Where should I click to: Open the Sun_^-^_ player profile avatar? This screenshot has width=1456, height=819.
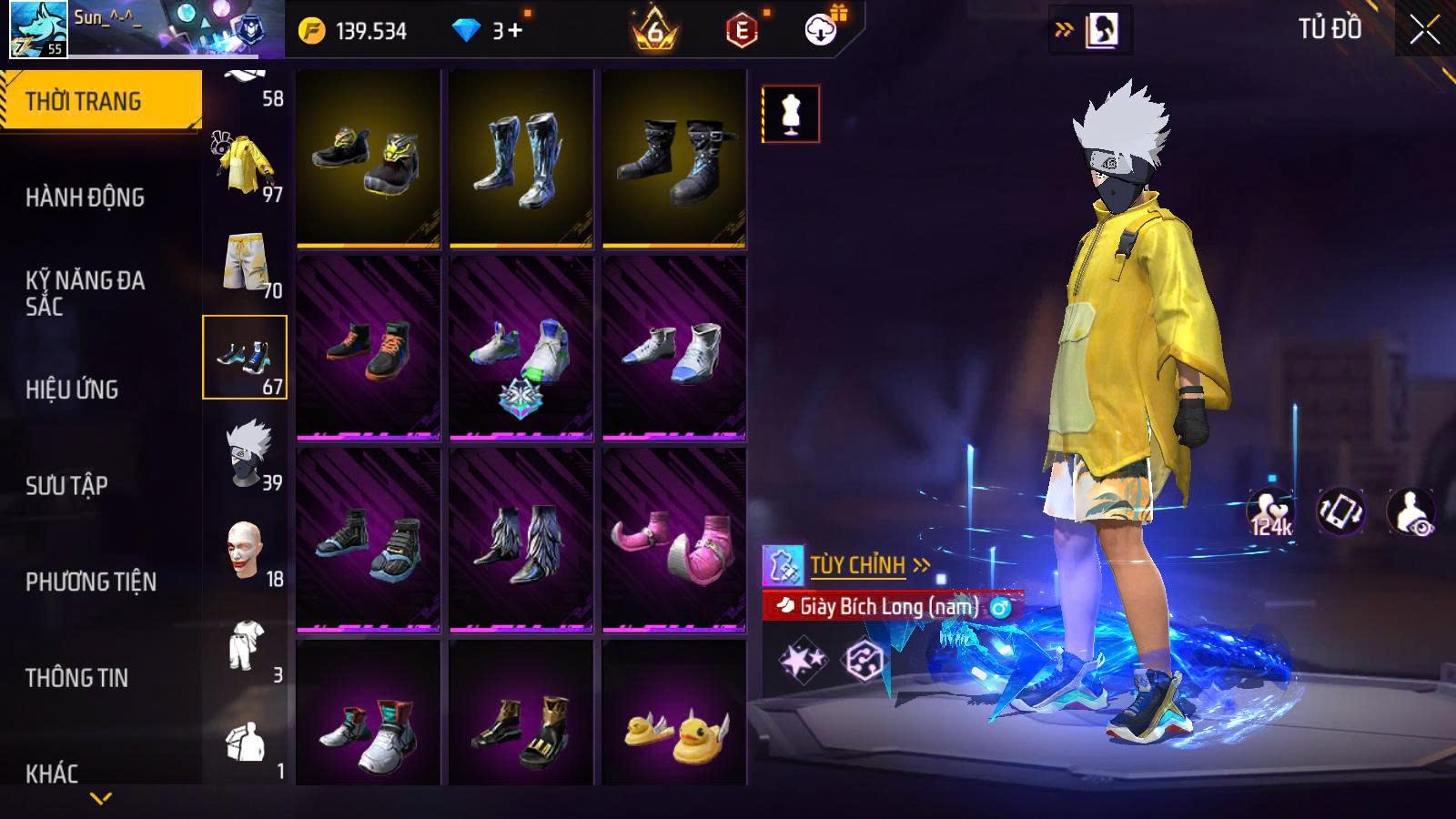point(38,29)
